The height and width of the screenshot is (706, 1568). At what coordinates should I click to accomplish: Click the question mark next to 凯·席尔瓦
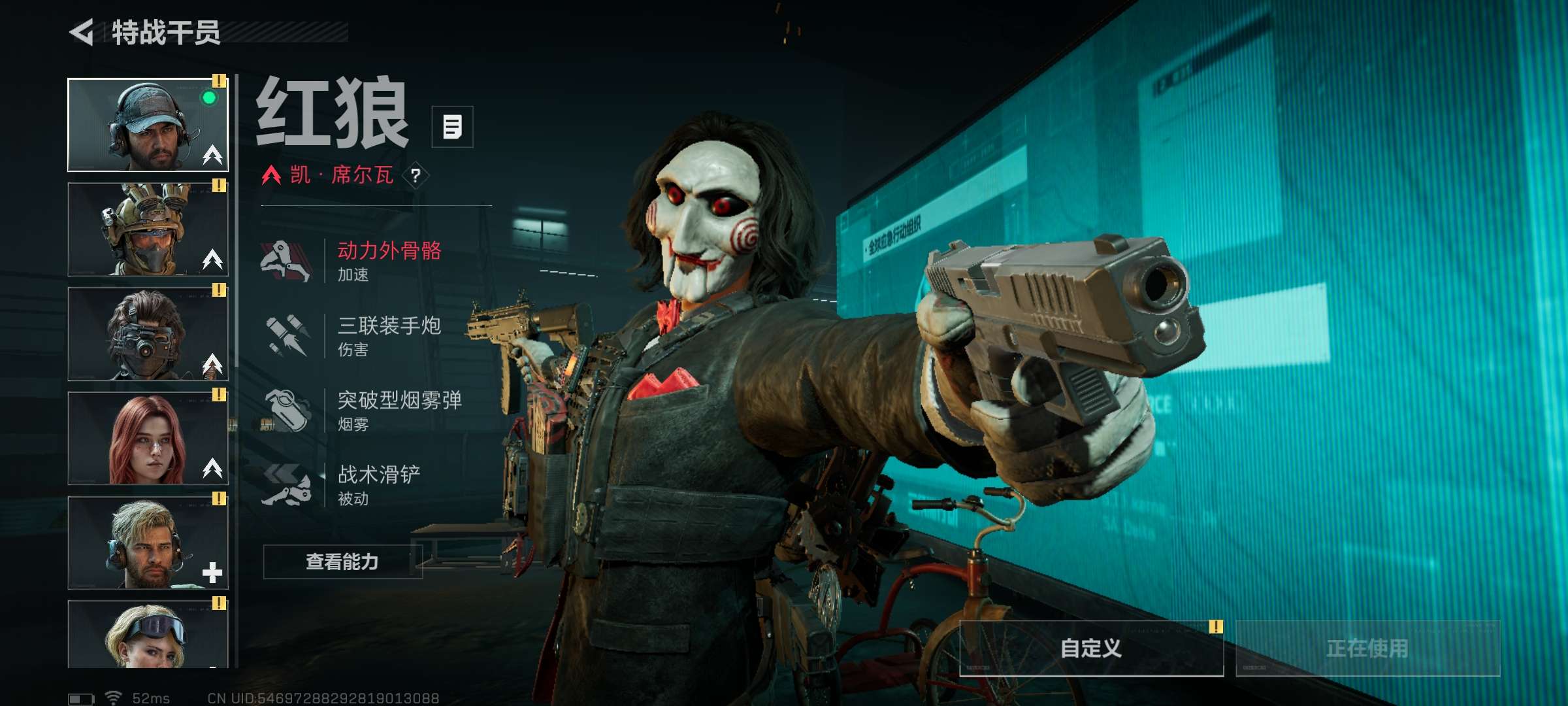tap(416, 175)
